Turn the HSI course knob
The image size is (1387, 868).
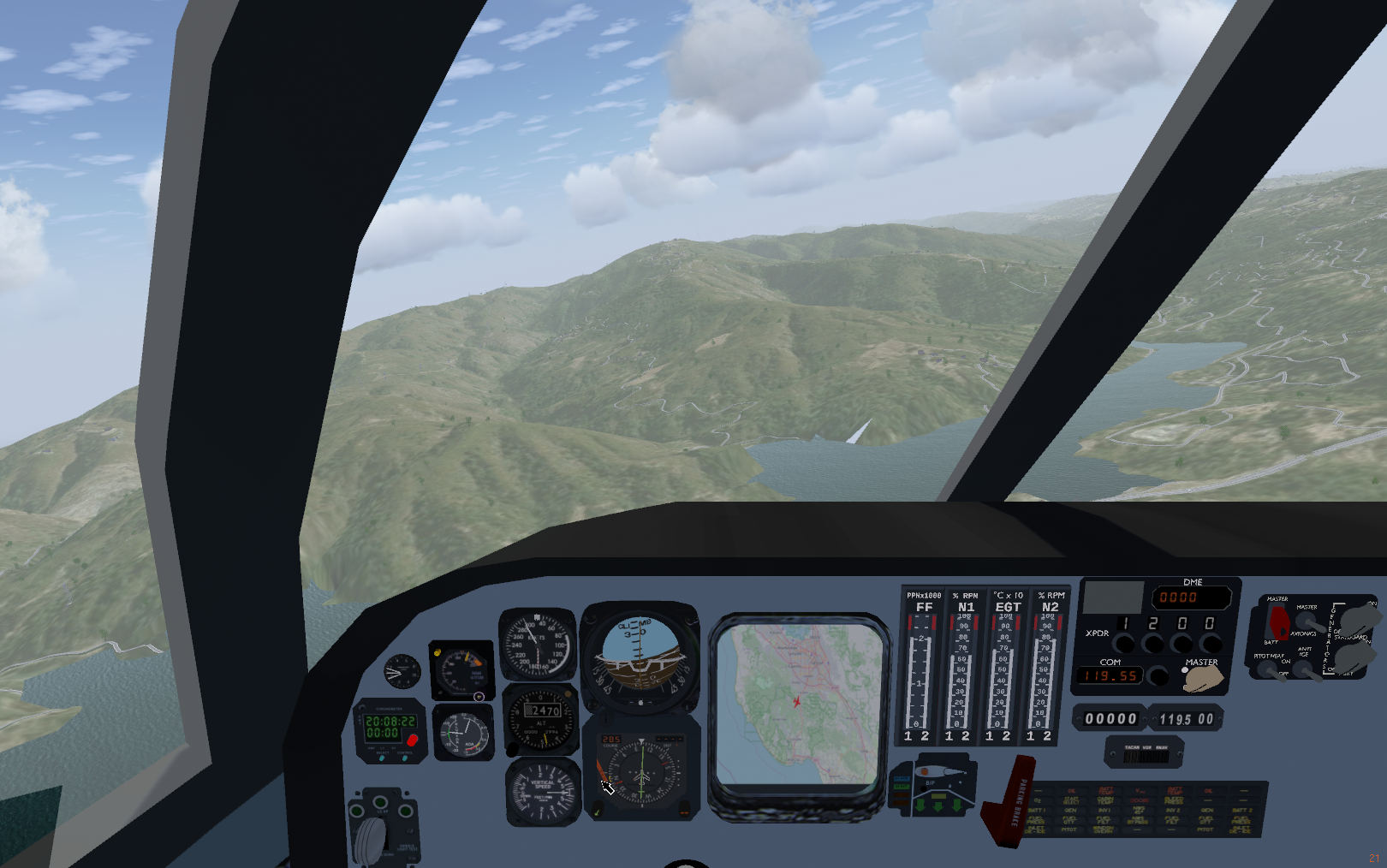tap(598, 808)
